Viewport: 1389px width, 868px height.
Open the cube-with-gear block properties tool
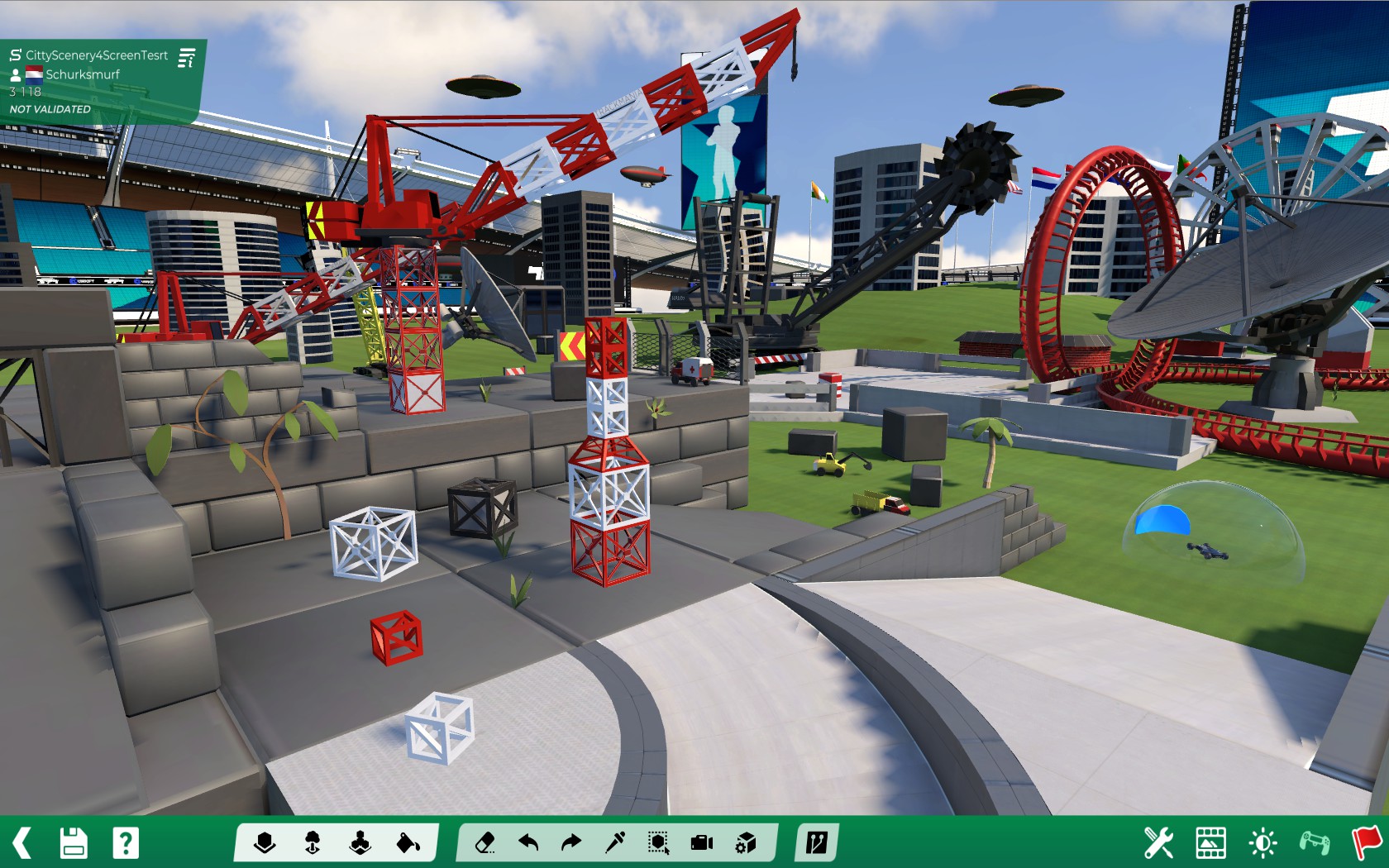click(x=746, y=843)
